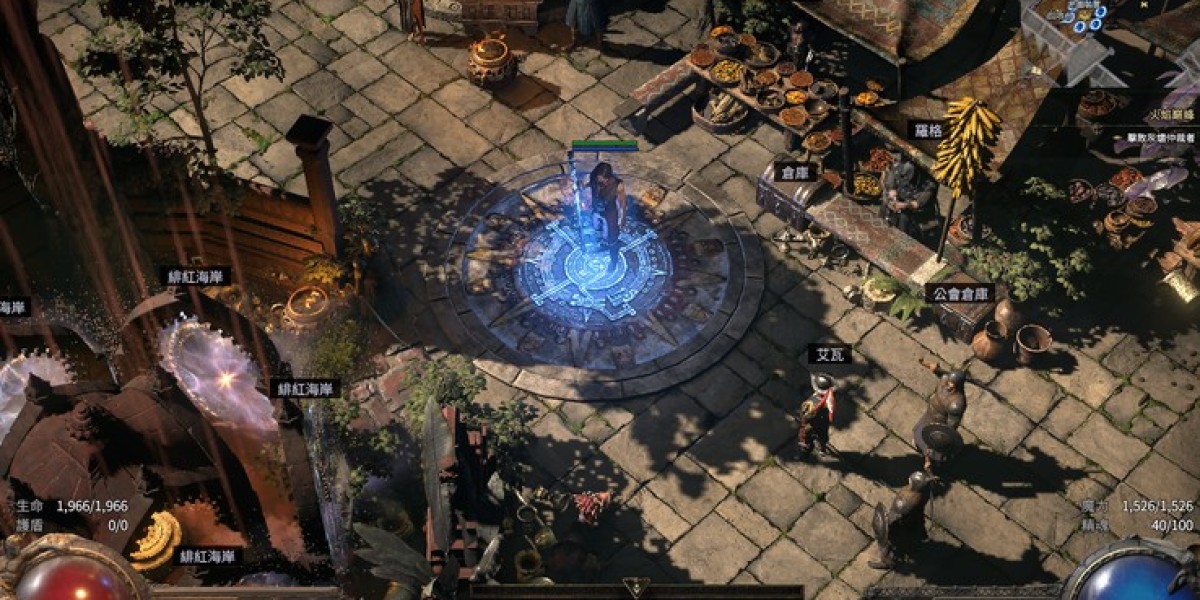Open the 倉庫 stash name label
This screenshot has width=1200, height=600.
795,172
